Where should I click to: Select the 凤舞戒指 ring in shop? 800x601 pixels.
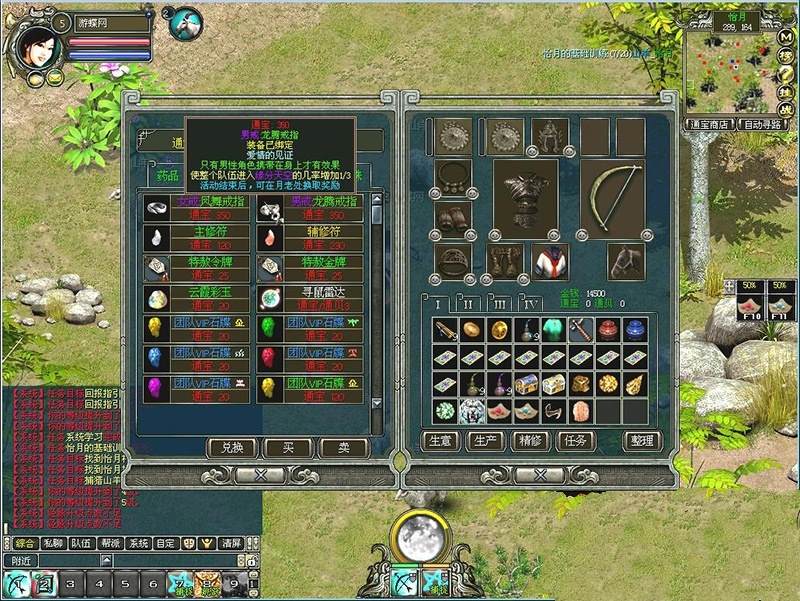coord(199,208)
